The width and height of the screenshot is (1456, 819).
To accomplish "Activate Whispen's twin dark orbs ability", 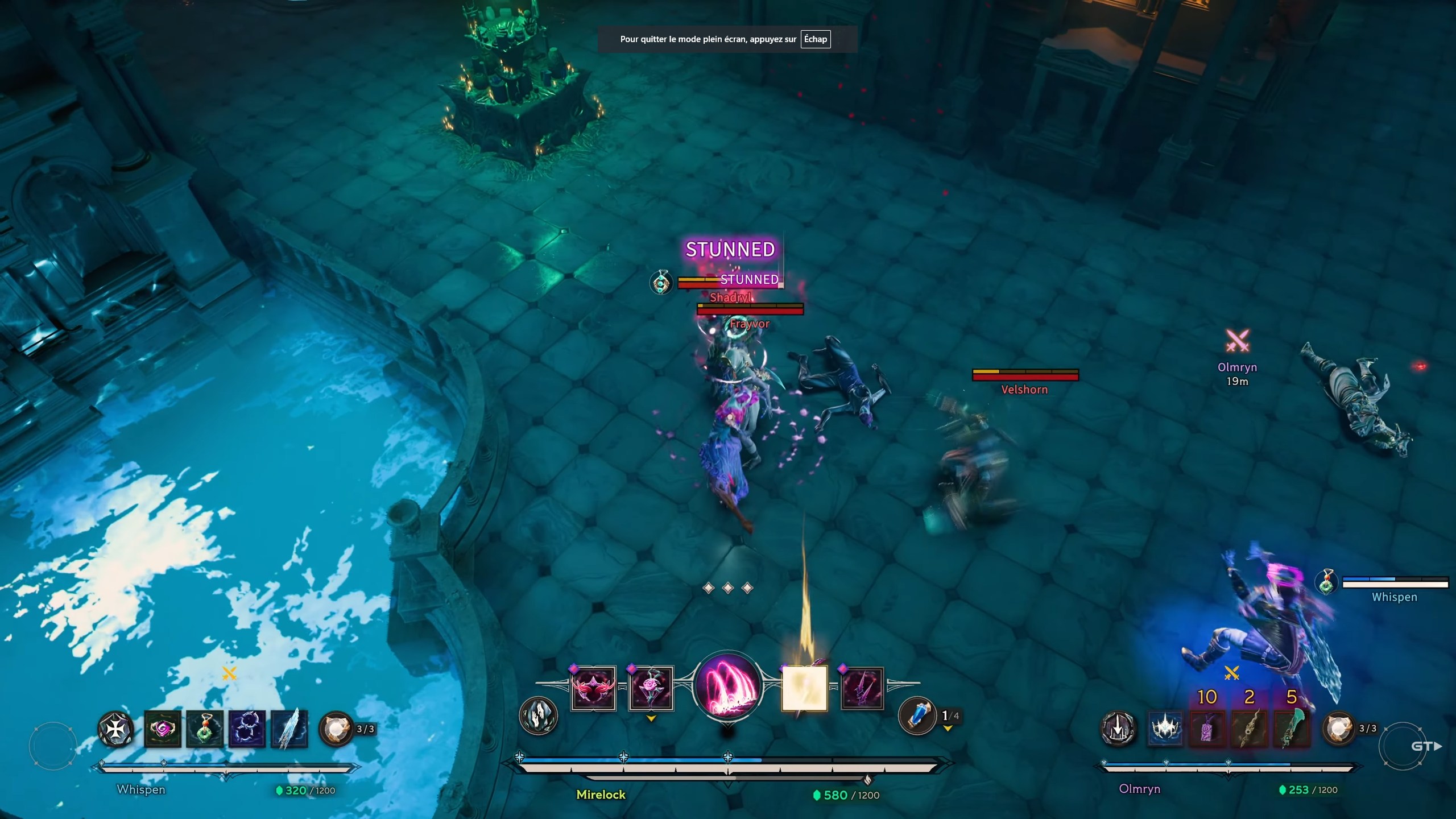I will tap(247, 729).
